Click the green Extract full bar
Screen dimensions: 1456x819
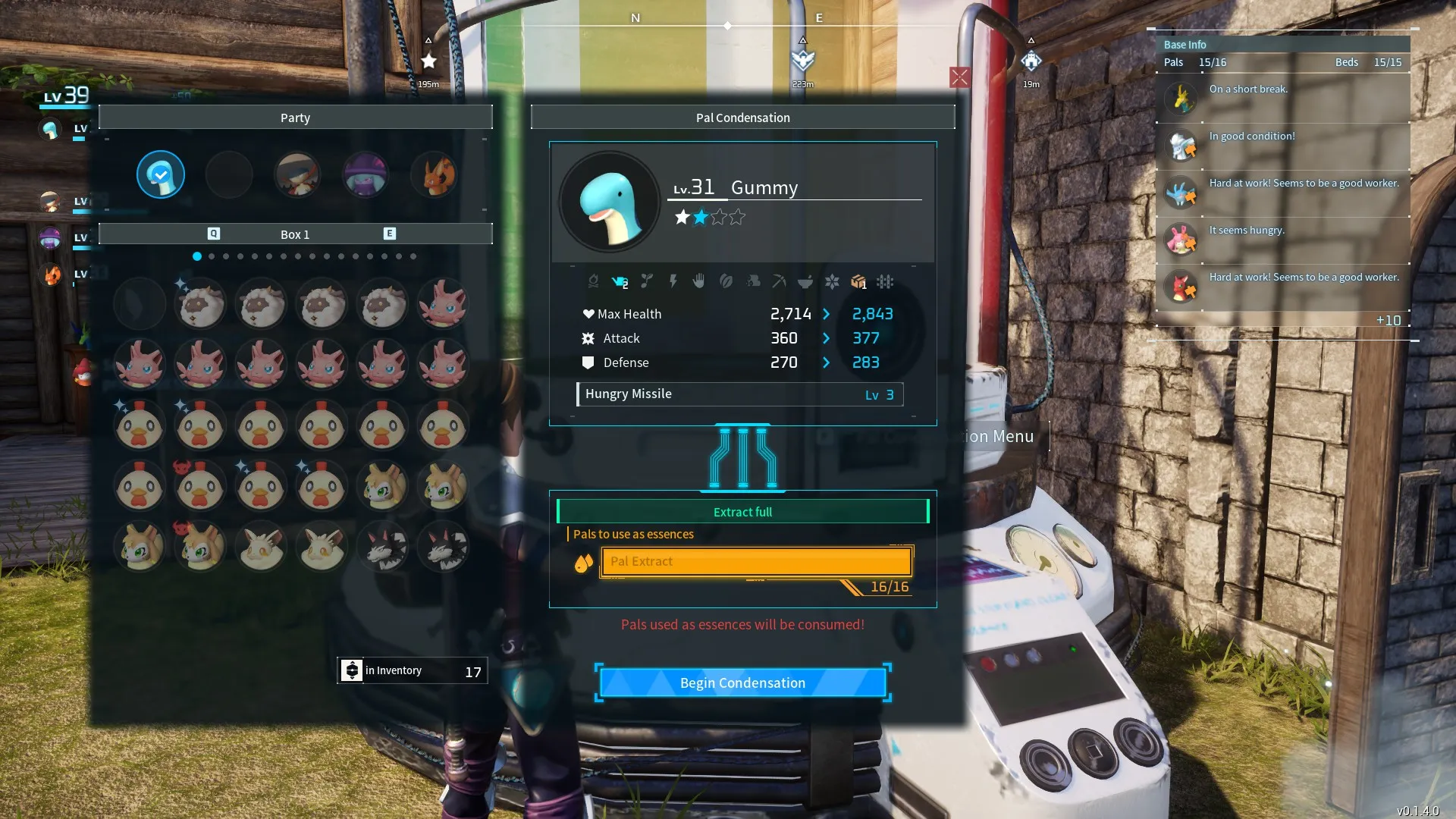coord(742,512)
